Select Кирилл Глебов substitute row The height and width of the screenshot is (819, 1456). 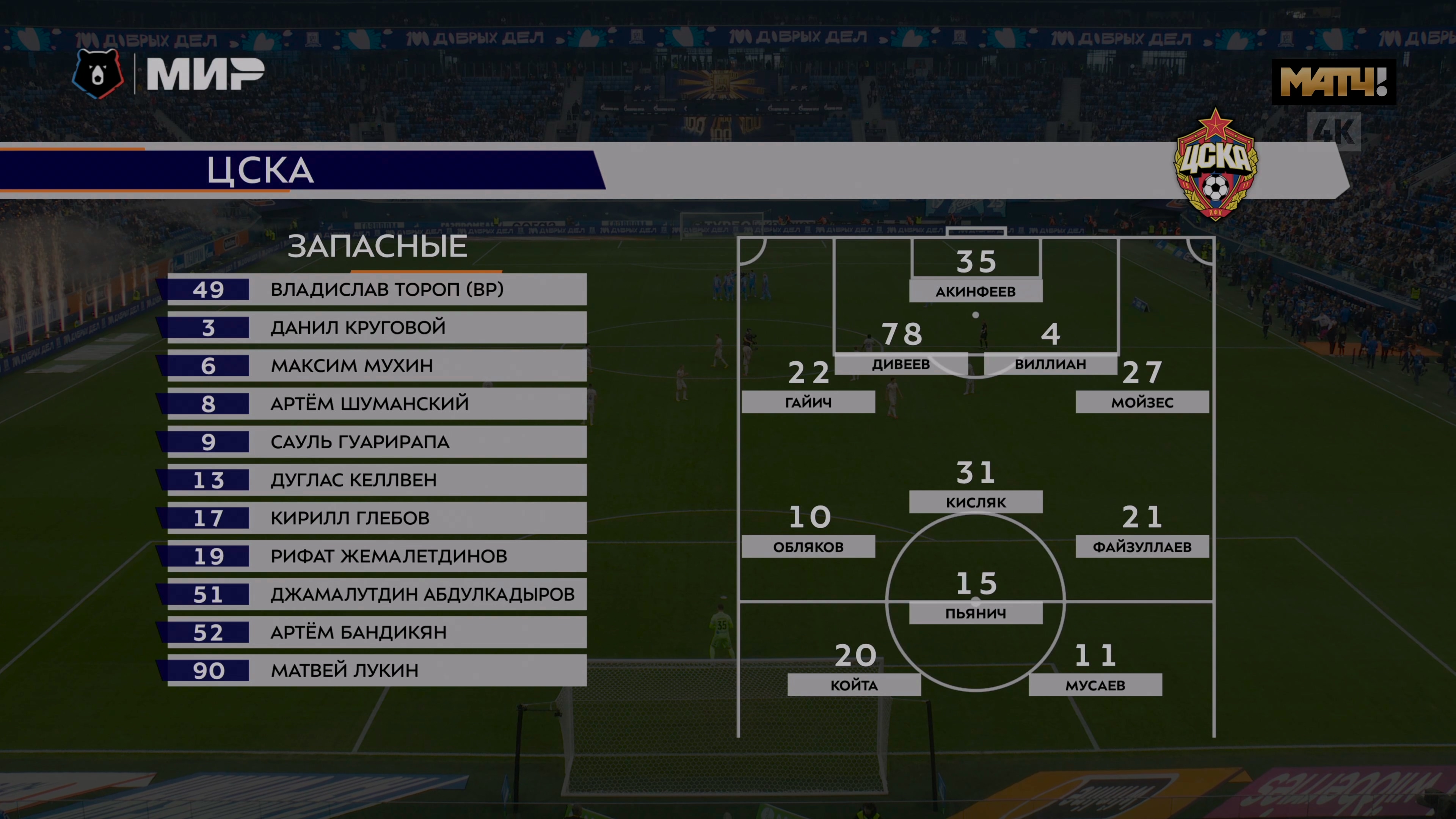pos(377,518)
